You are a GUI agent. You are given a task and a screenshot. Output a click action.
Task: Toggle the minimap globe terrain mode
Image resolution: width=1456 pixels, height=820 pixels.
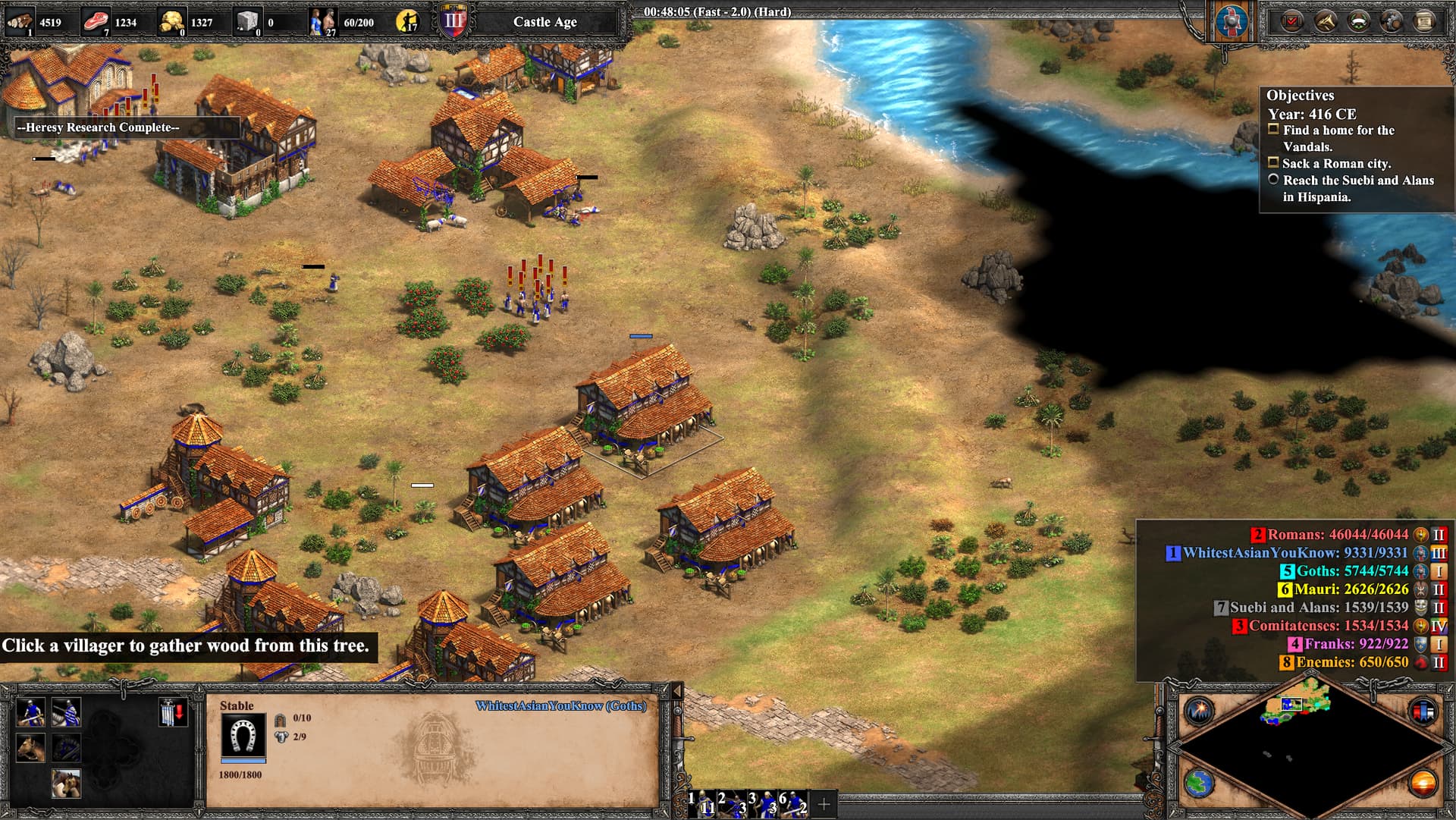[x=1200, y=784]
